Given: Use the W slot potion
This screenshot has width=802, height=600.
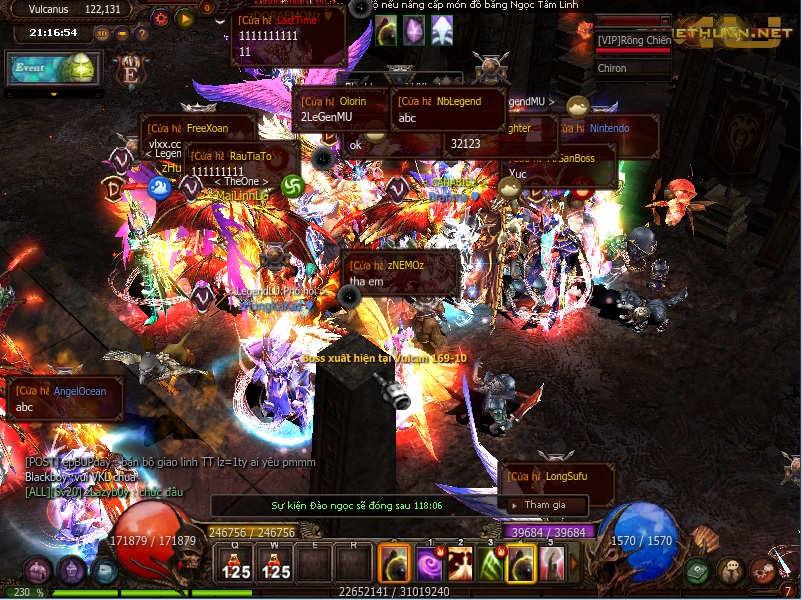Looking at the screenshot, I should tap(276, 563).
